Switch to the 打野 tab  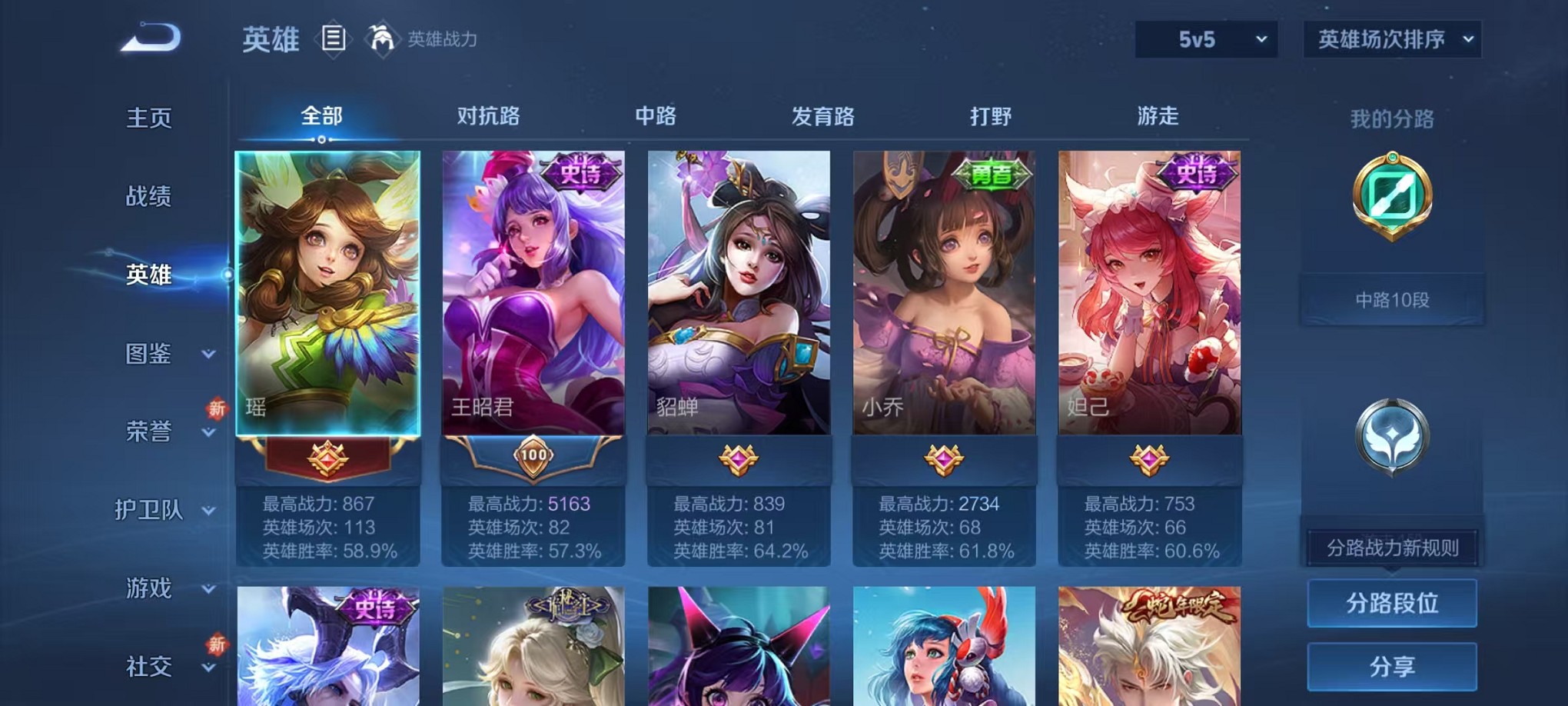point(991,116)
